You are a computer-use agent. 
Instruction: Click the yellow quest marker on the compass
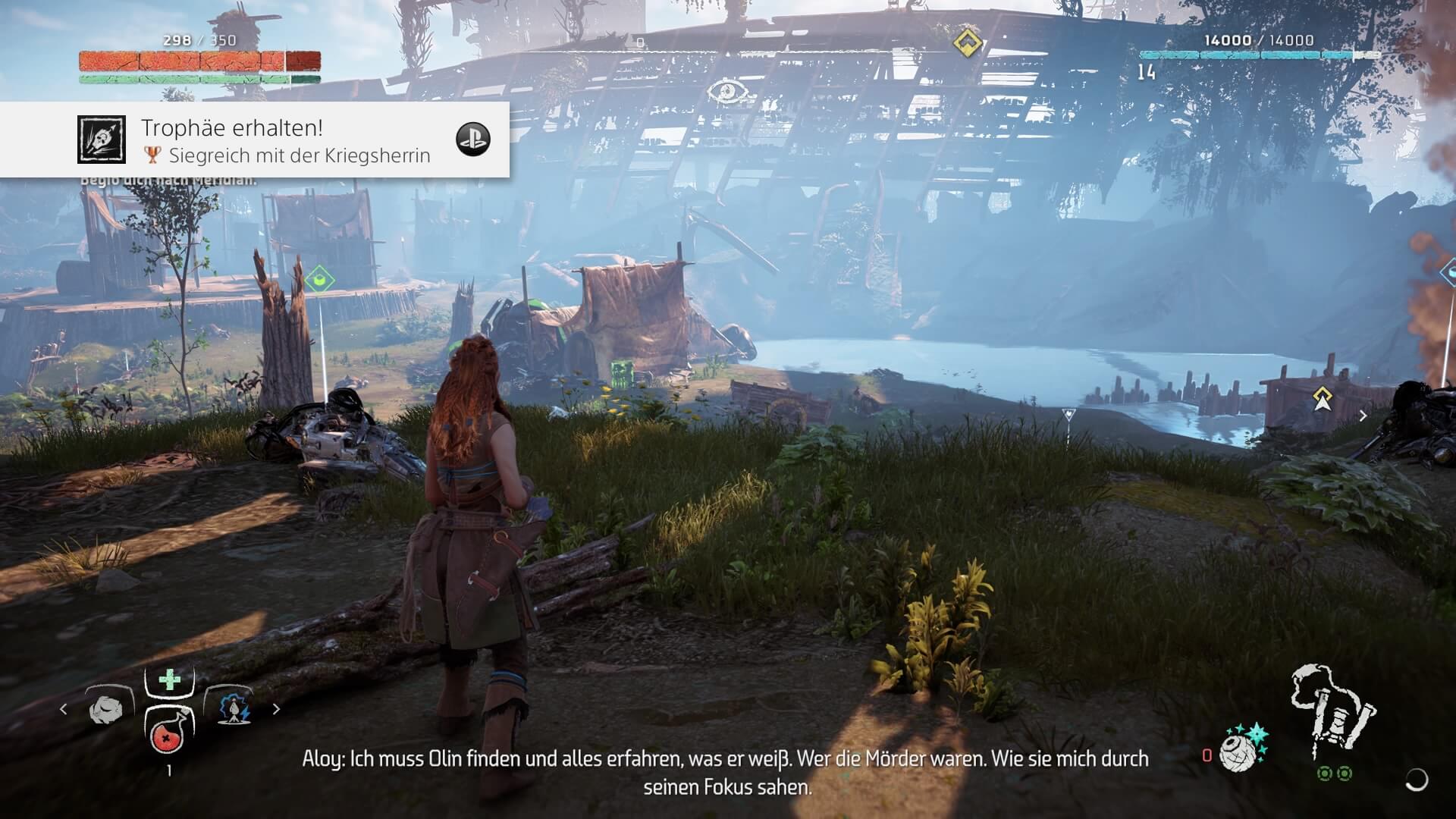(968, 43)
